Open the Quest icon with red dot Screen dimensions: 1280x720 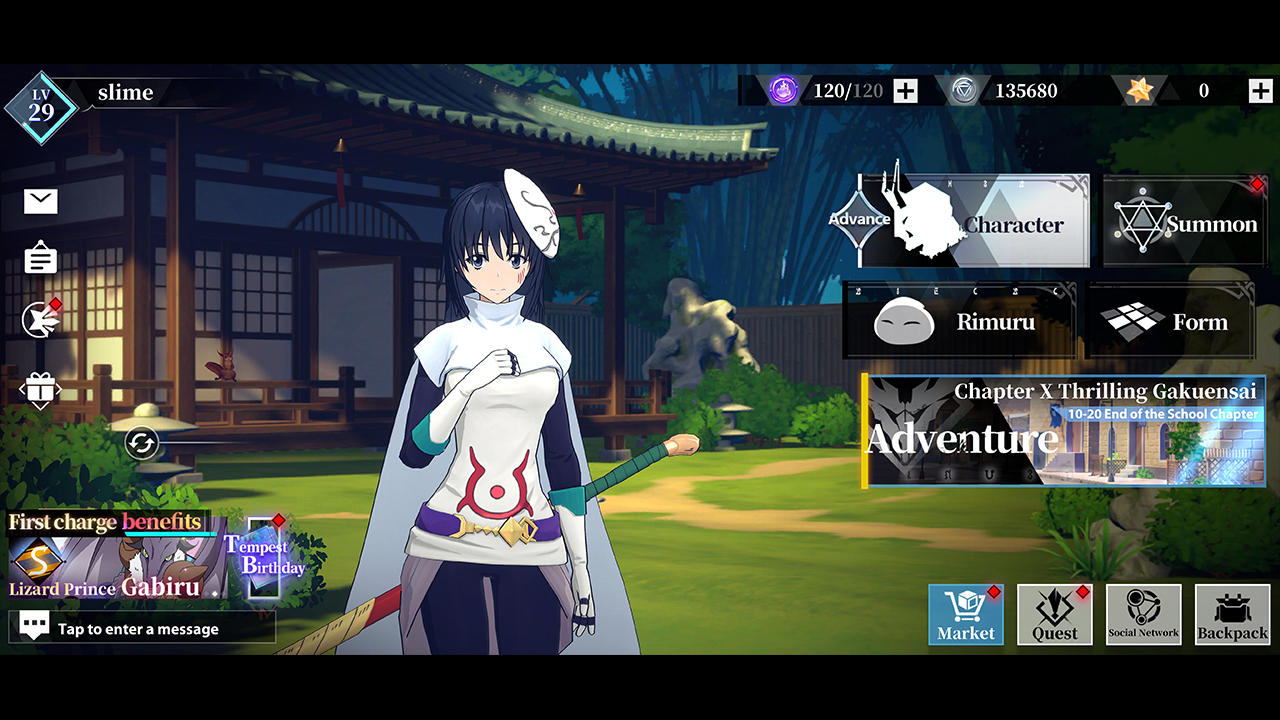coord(1054,614)
